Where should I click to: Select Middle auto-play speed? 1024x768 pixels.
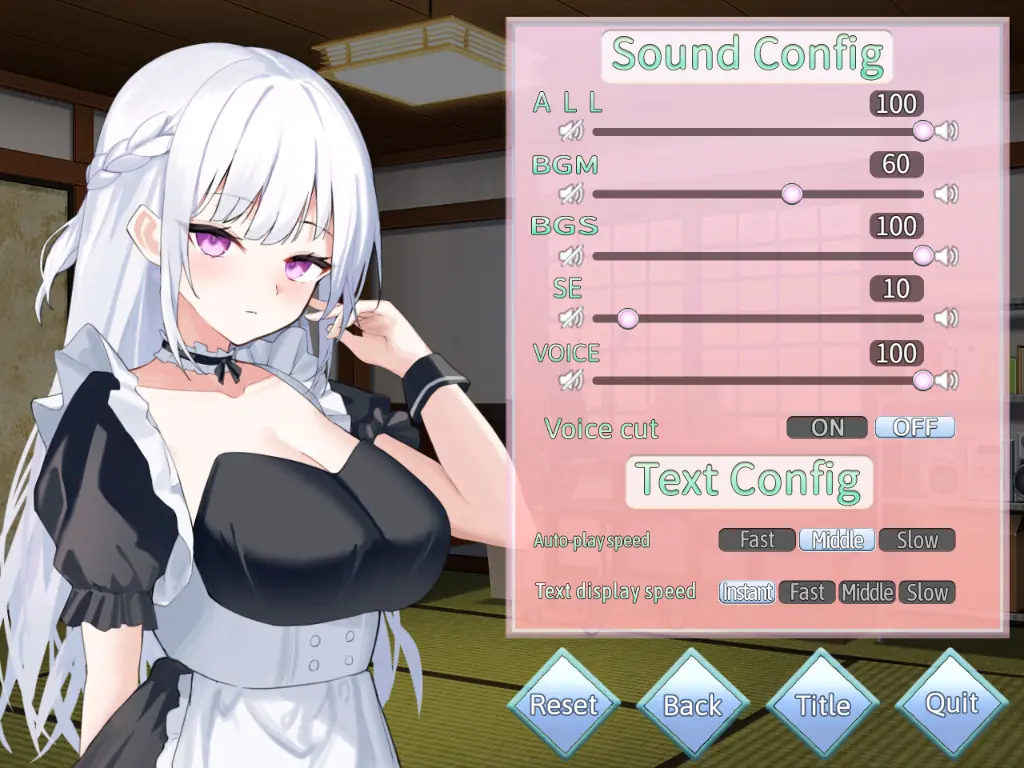(x=837, y=540)
